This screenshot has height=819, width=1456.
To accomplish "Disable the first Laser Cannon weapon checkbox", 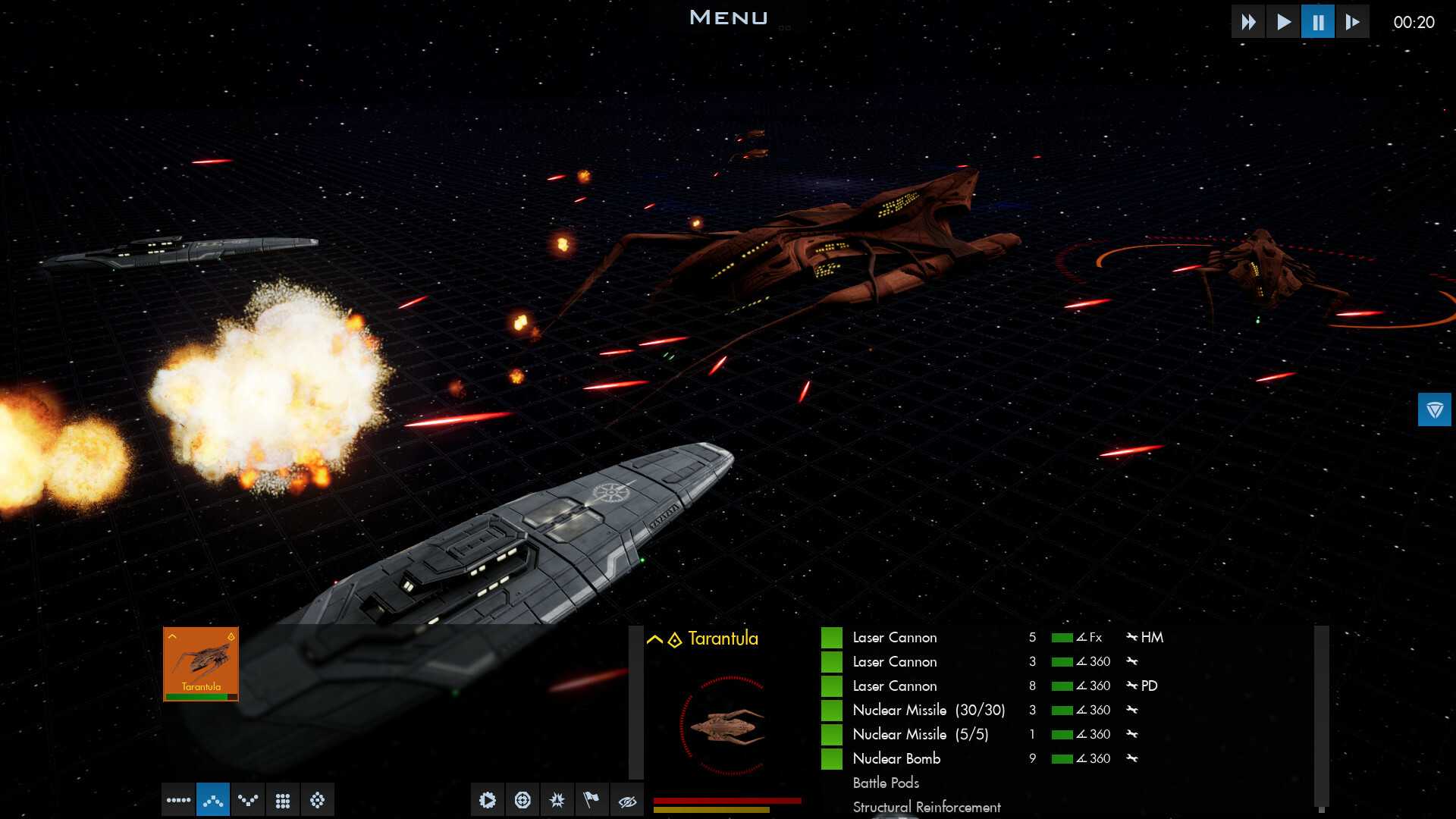I will click(x=830, y=637).
